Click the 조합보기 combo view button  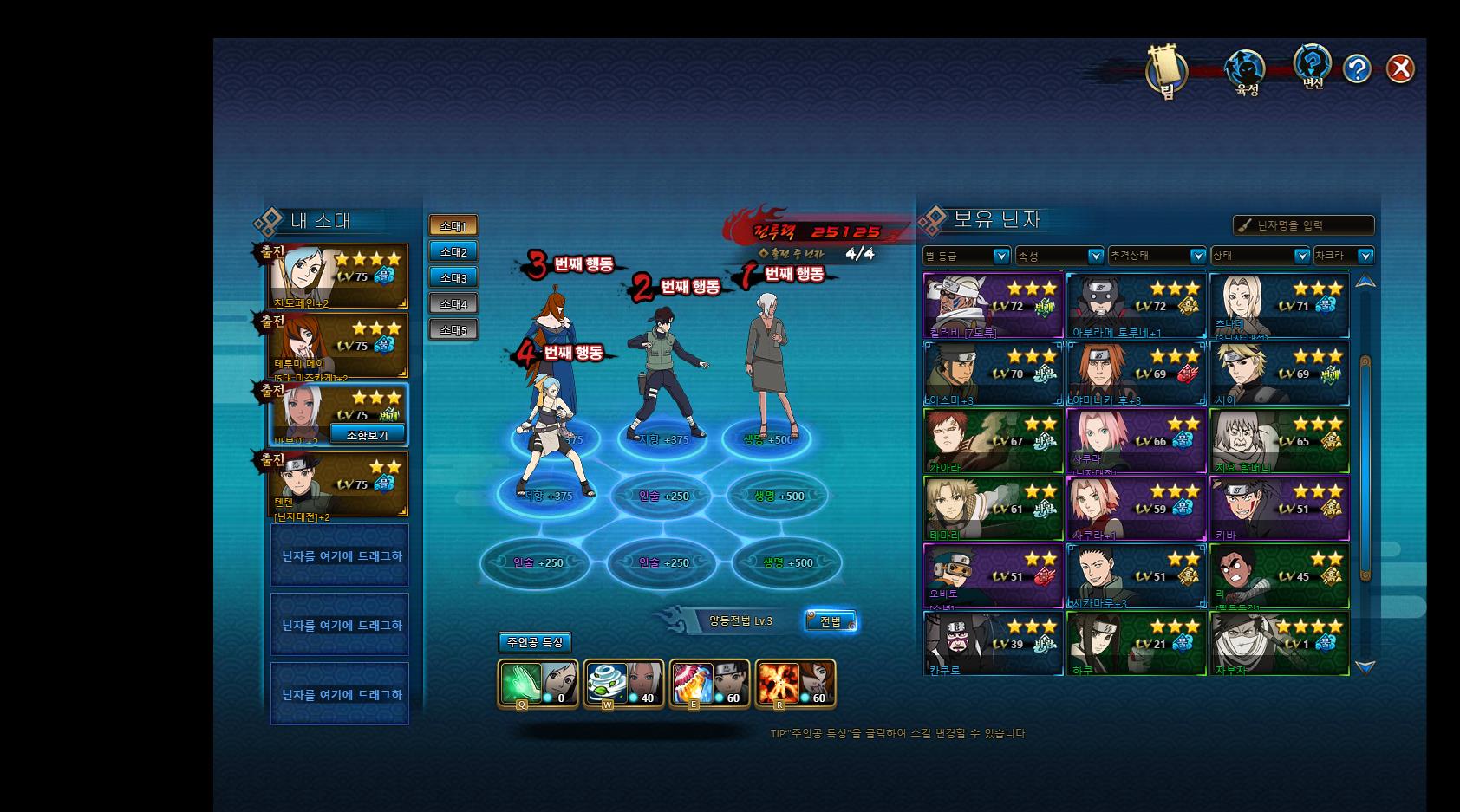pos(368,434)
